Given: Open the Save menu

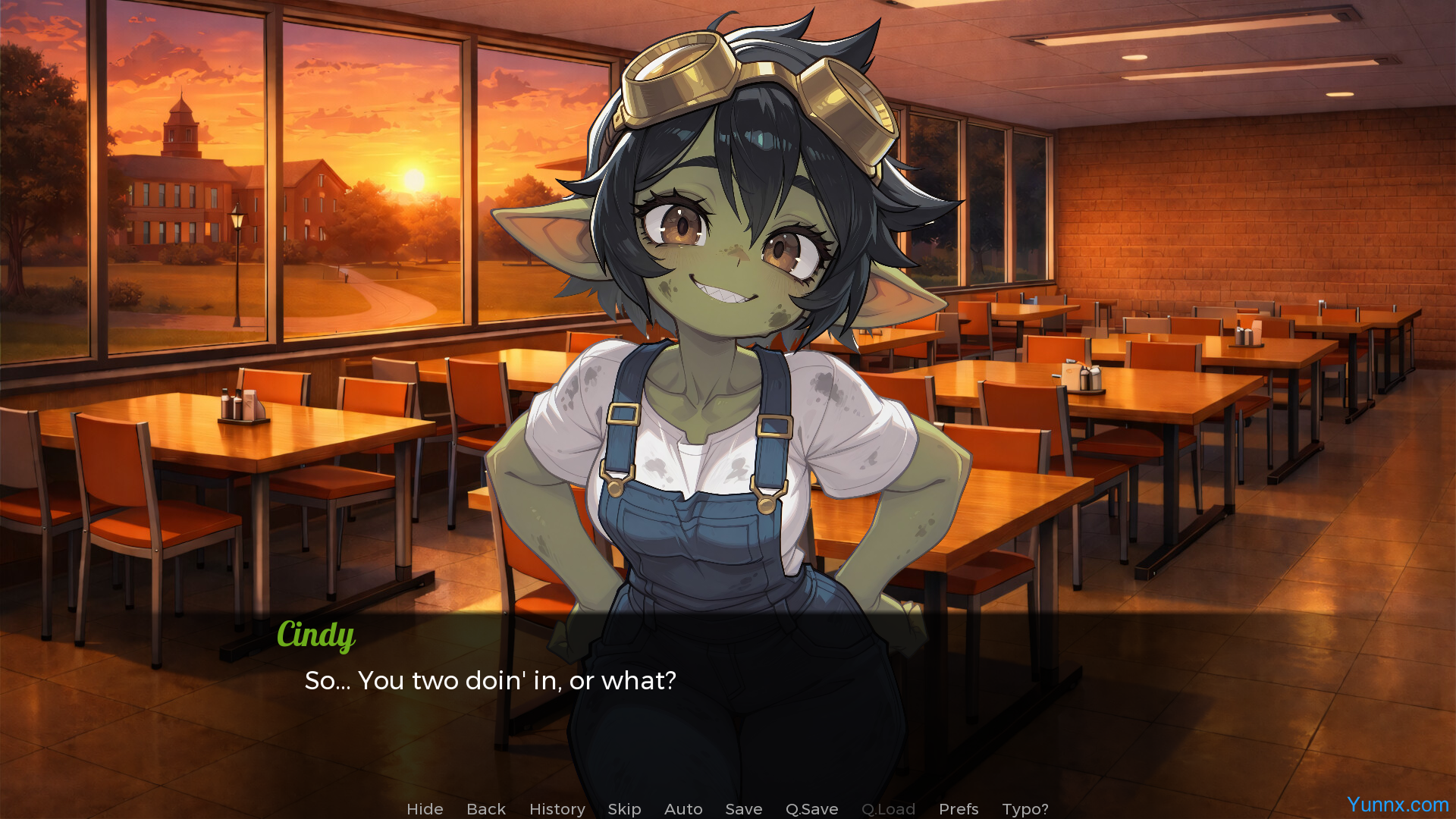Looking at the screenshot, I should click(744, 809).
